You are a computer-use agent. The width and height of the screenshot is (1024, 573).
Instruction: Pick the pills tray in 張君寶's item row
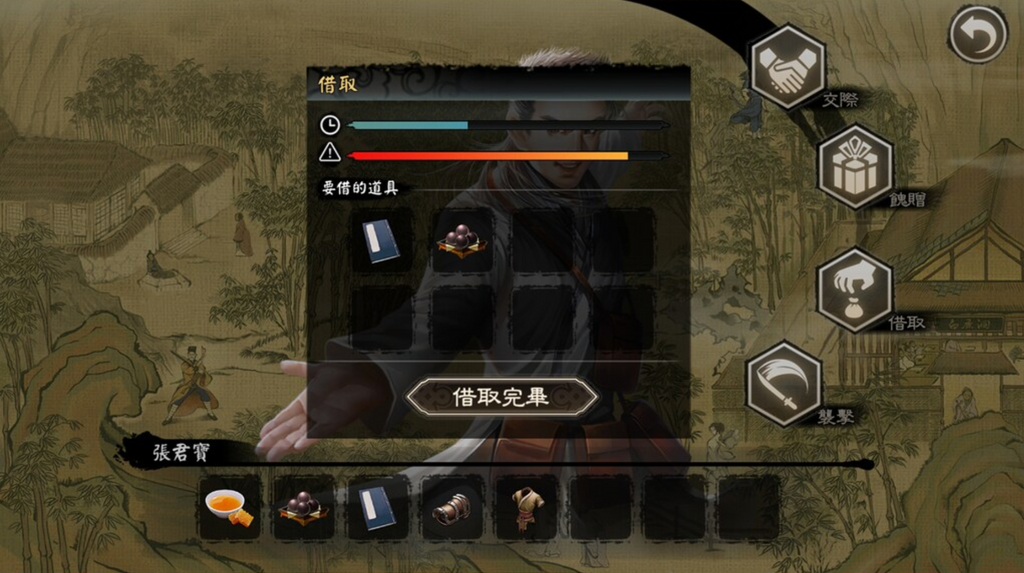click(x=304, y=507)
